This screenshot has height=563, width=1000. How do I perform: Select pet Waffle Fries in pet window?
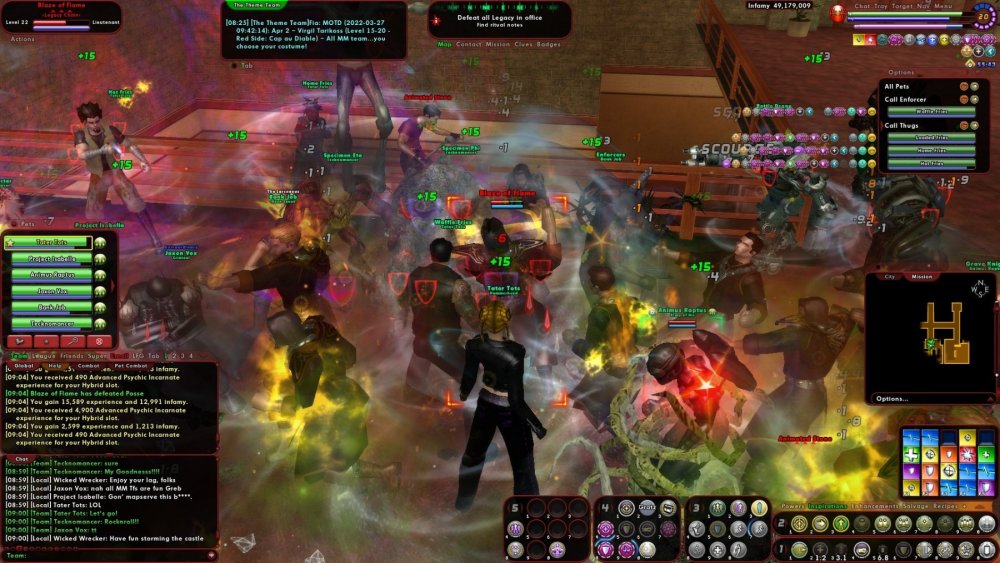pos(931,112)
